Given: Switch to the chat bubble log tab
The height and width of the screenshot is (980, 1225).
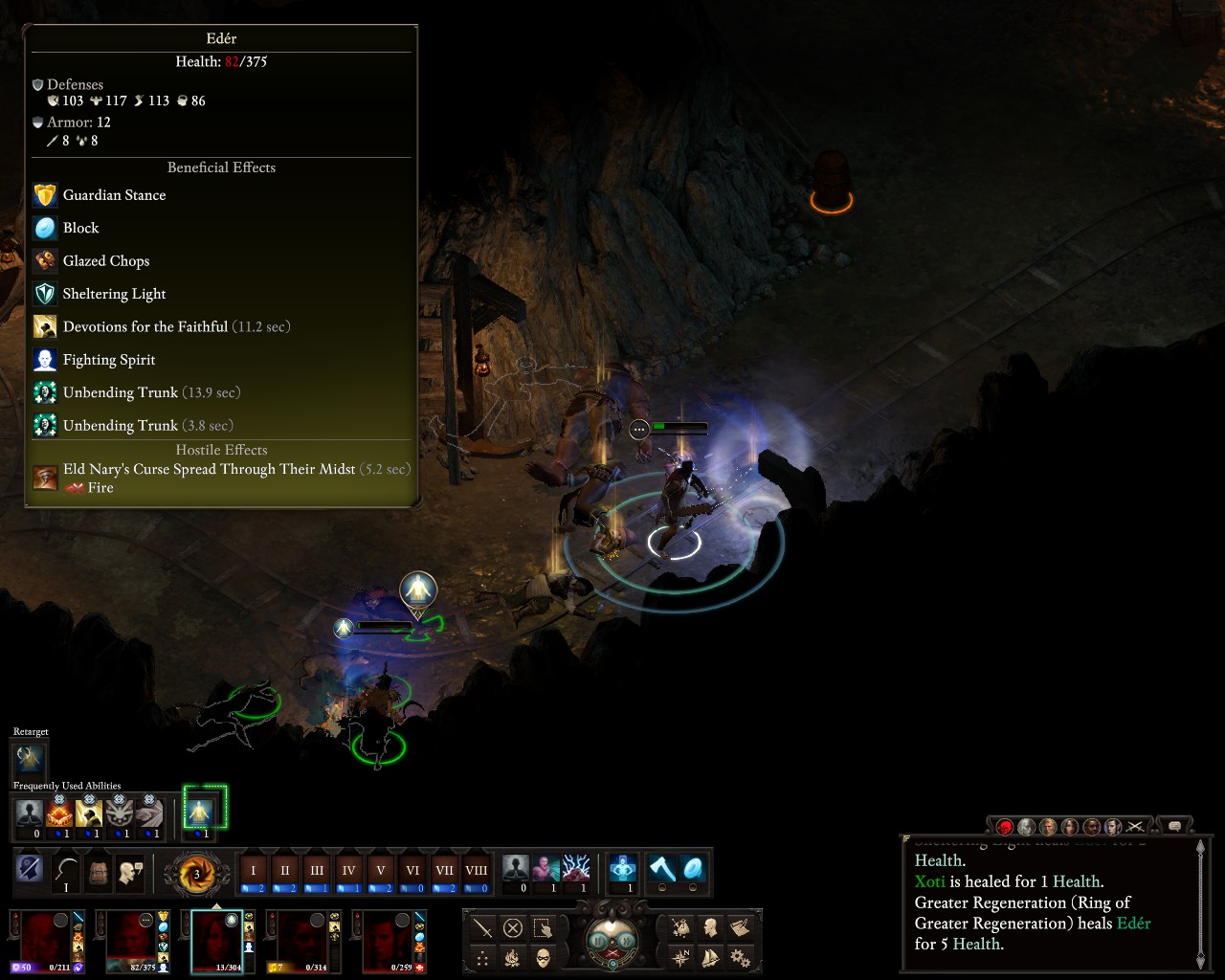Looking at the screenshot, I should (x=1174, y=826).
